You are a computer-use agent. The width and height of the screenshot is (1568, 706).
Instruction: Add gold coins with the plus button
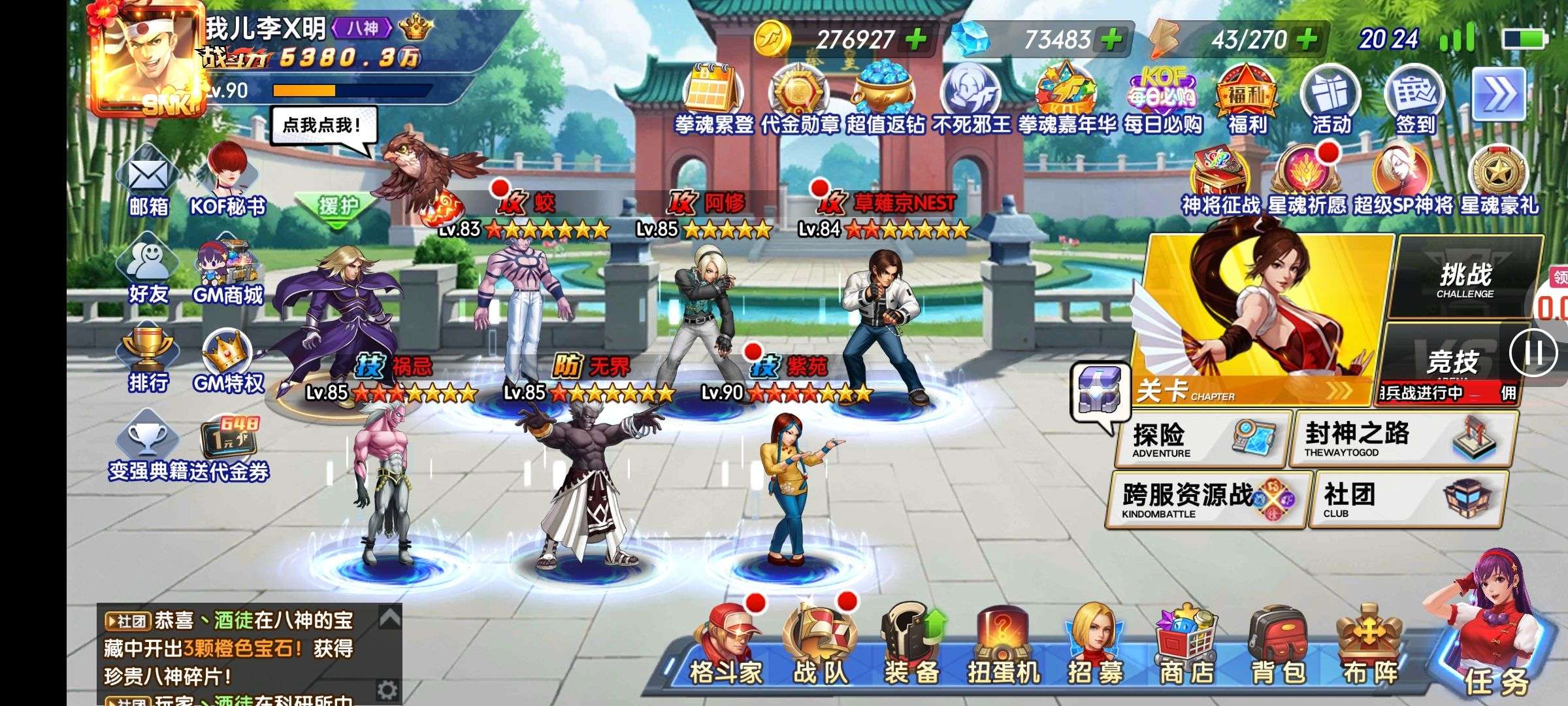pos(916,40)
